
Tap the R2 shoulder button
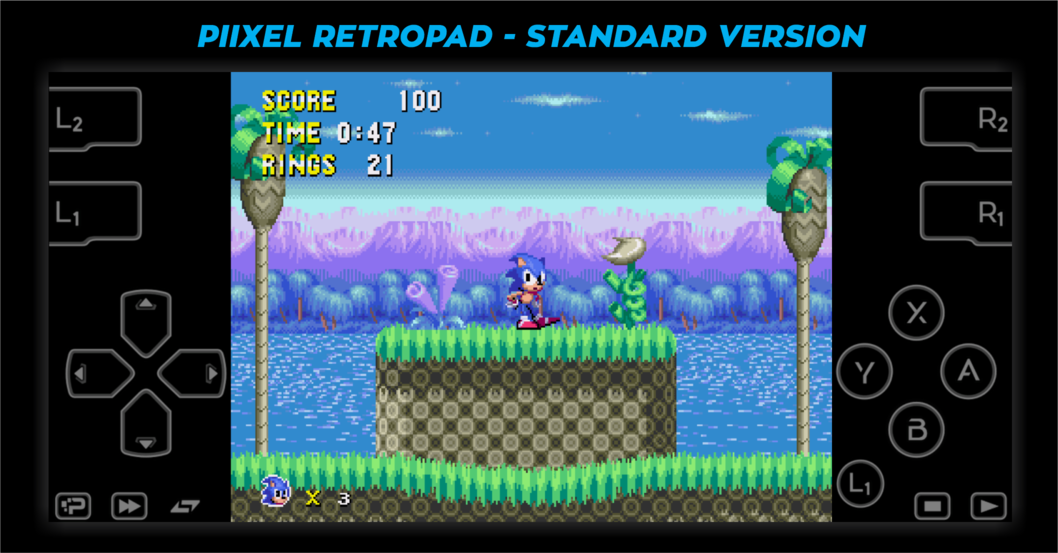967,118
